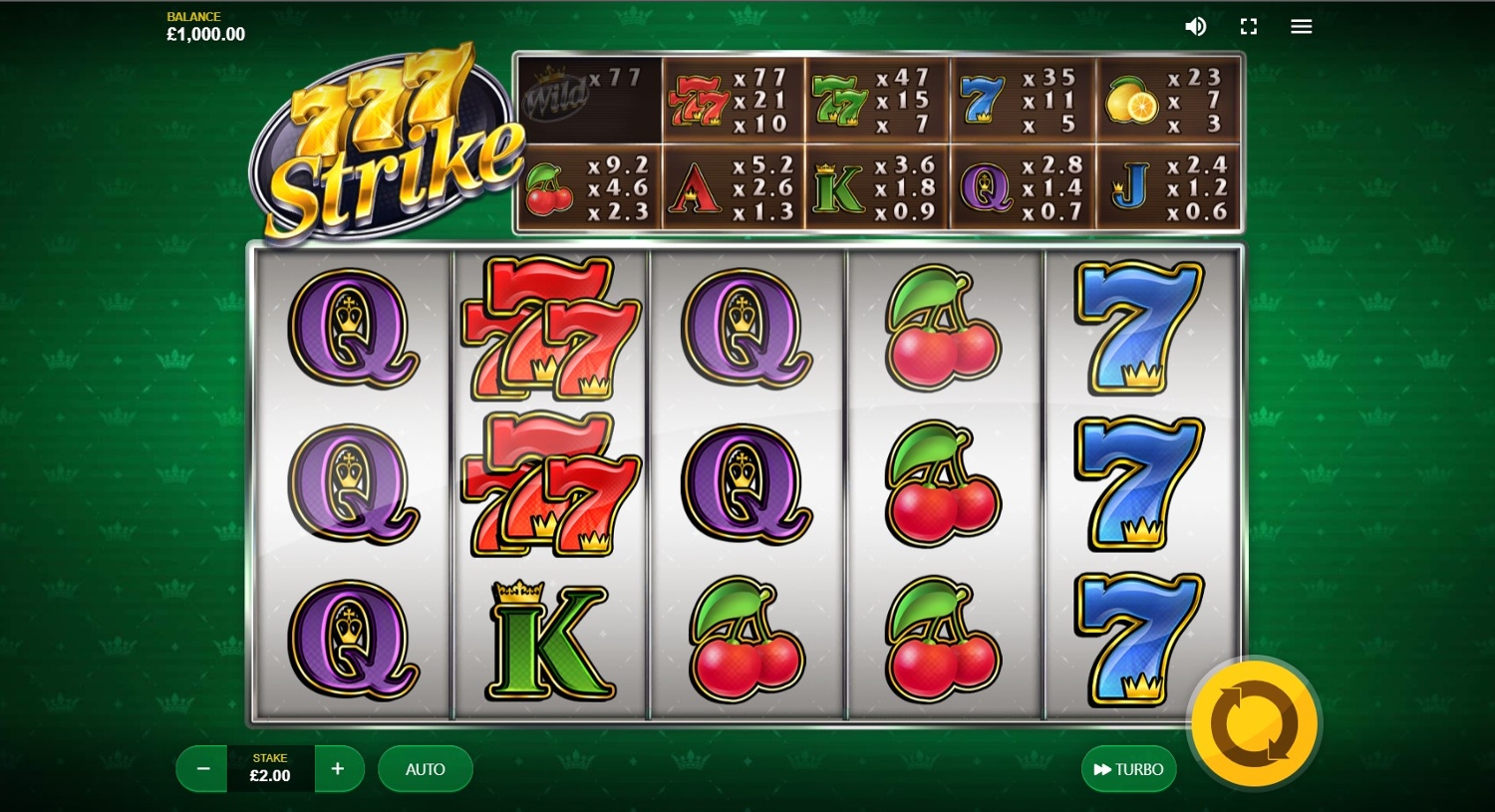Open the Auto spin options
Image resolution: width=1495 pixels, height=812 pixels.
pyautogui.click(x=425, y=769)
